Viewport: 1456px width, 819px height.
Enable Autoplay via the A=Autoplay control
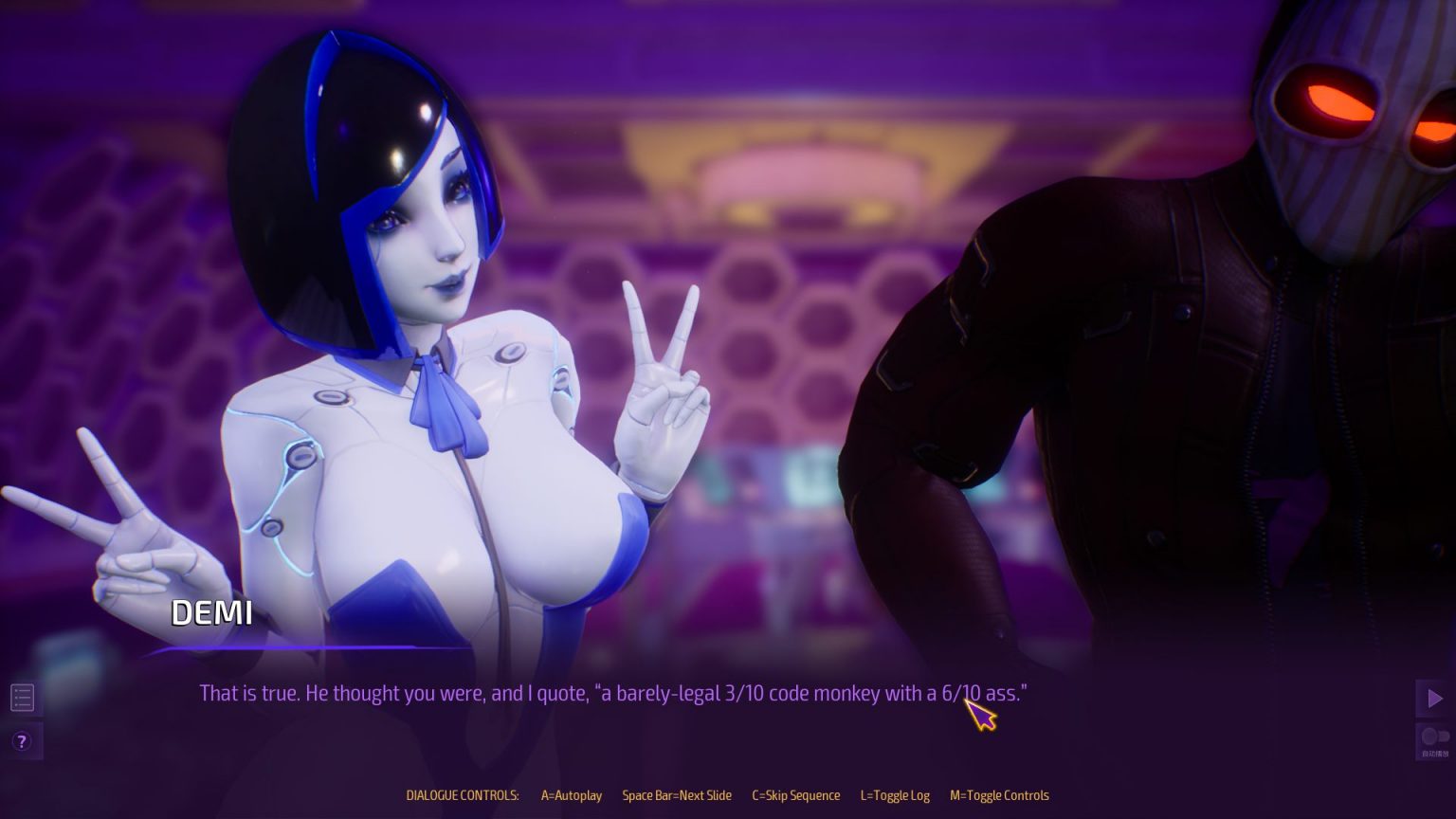(570, 795)
